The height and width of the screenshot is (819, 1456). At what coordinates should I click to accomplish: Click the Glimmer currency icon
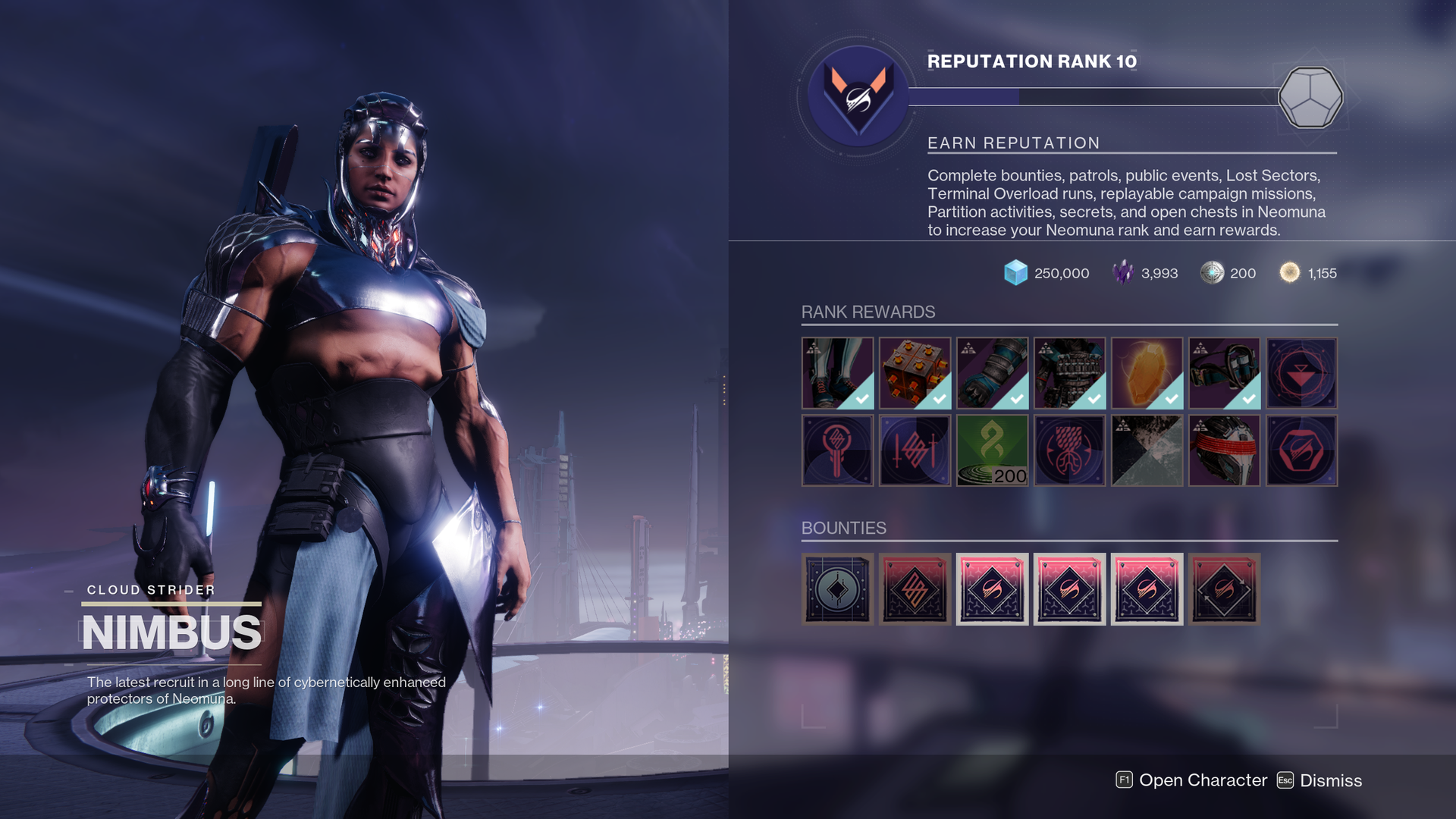(1016, 274)
